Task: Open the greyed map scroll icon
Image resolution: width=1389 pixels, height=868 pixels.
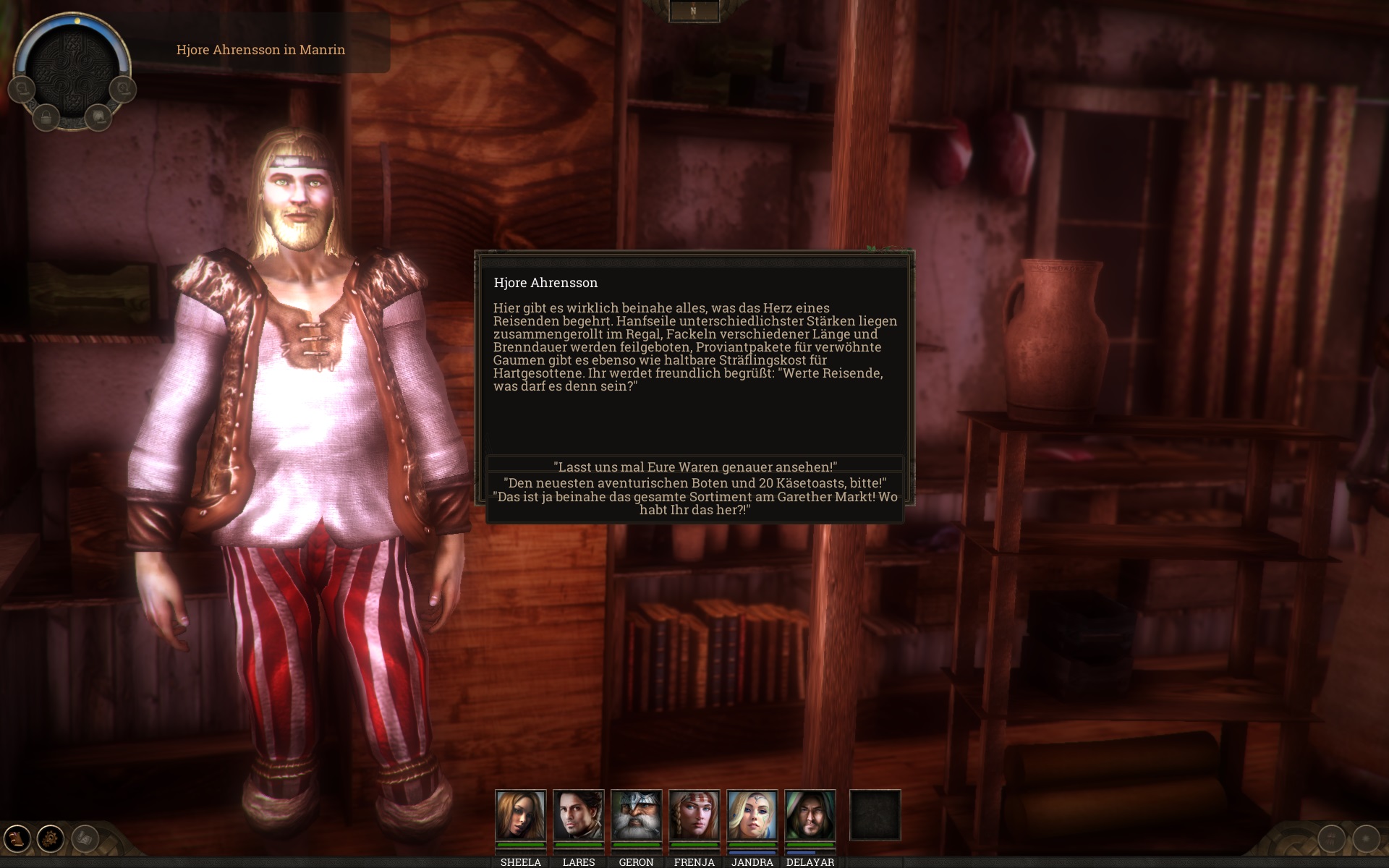Action: pyautogui.click(x=85, y=838)
